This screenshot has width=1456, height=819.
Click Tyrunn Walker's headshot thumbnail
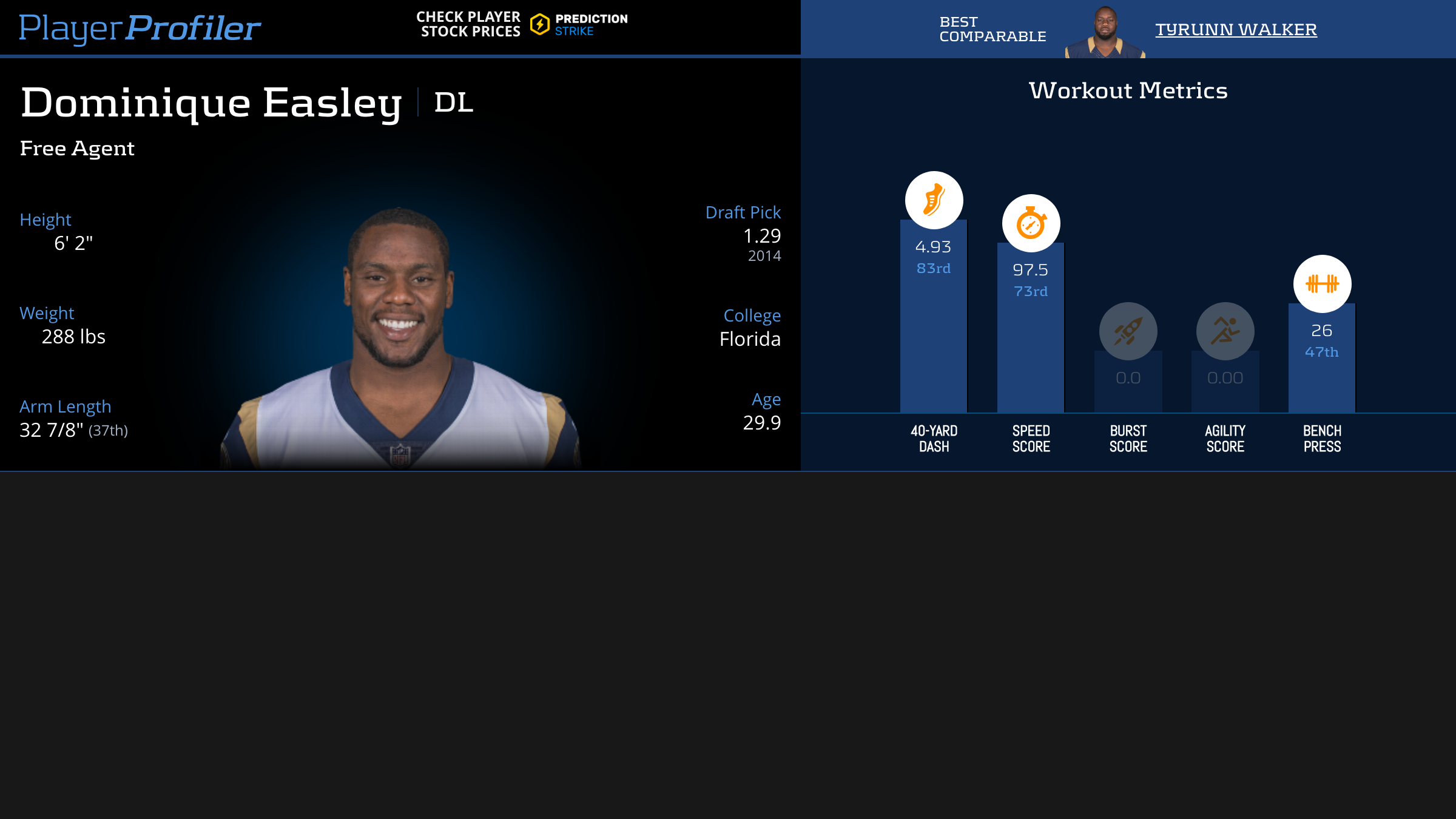coord(1105,32)
